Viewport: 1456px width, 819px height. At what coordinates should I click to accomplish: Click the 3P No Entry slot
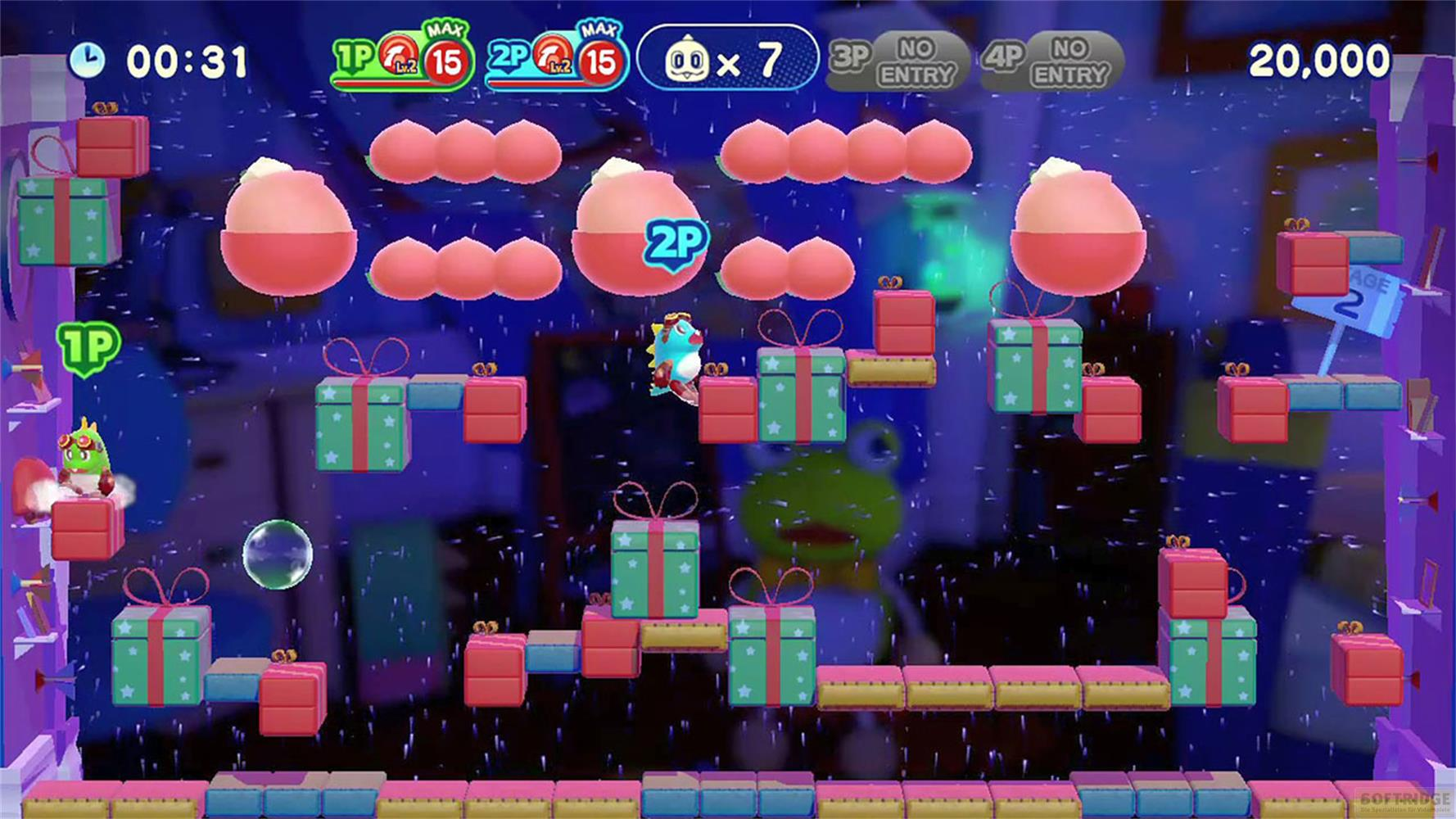[897, 61]
